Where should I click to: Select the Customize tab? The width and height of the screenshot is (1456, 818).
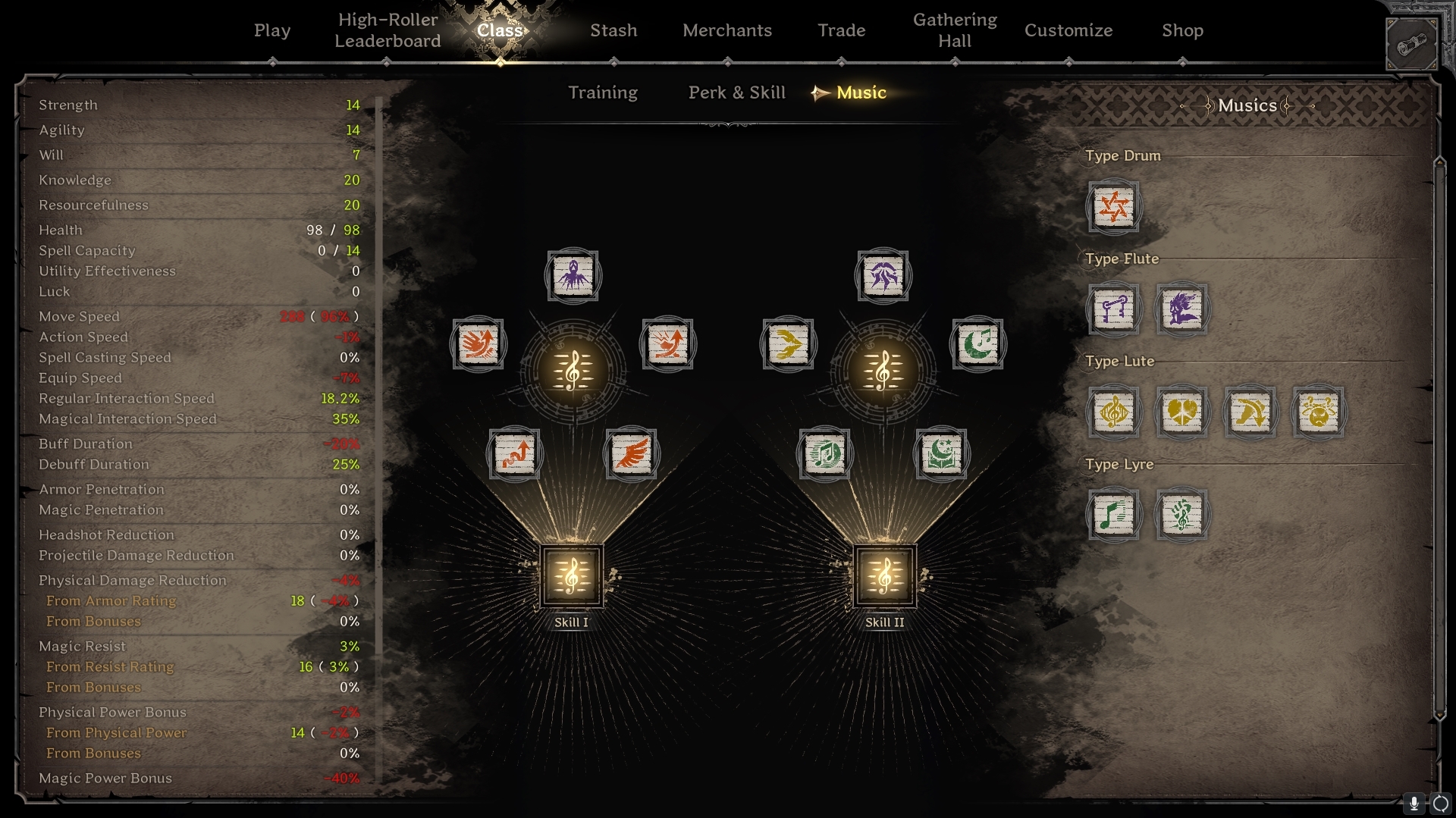pyautogui.click(x=1068, y=30)
